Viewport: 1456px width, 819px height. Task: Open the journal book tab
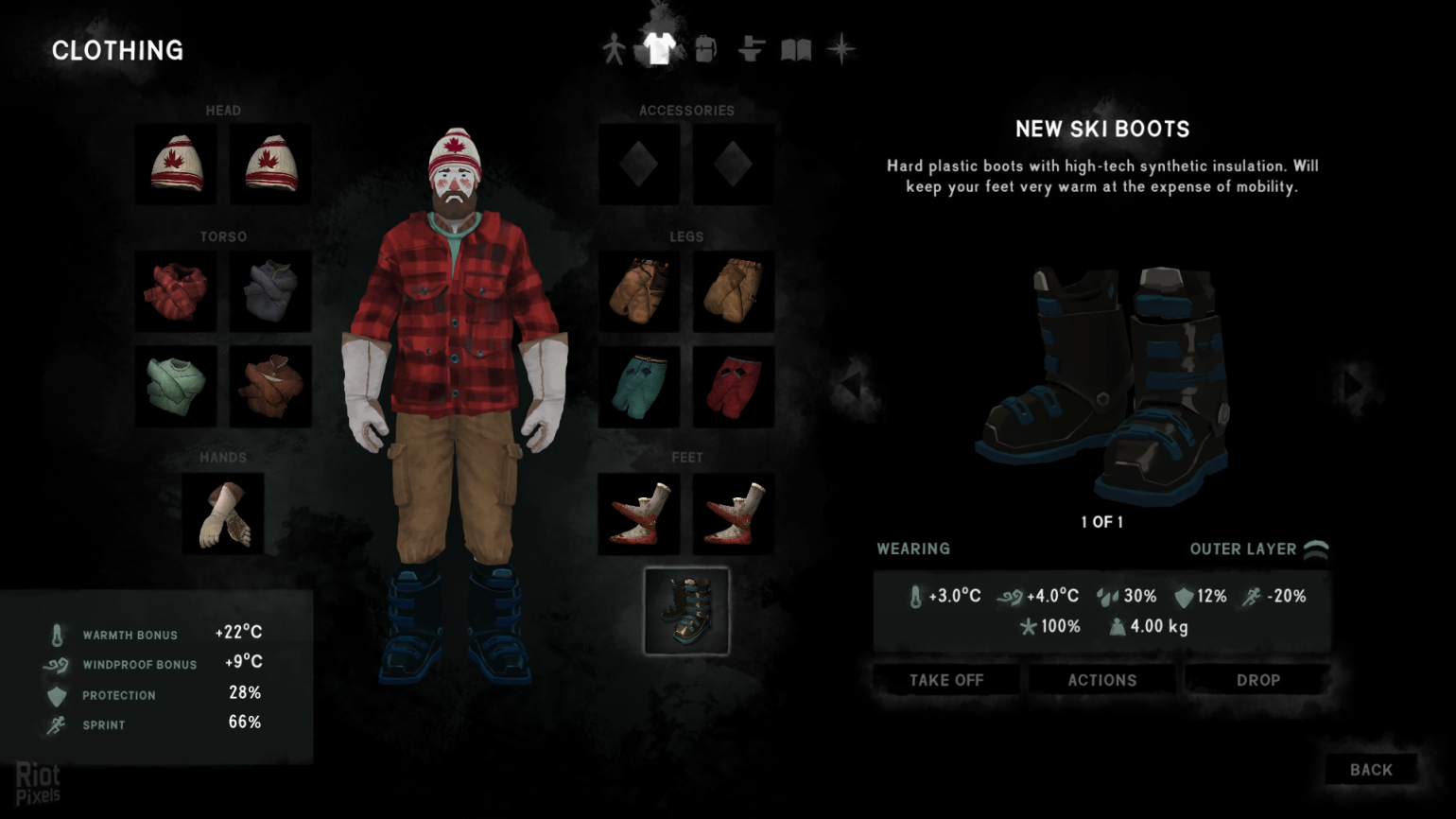pyautogui.click(x=796, y=49)
